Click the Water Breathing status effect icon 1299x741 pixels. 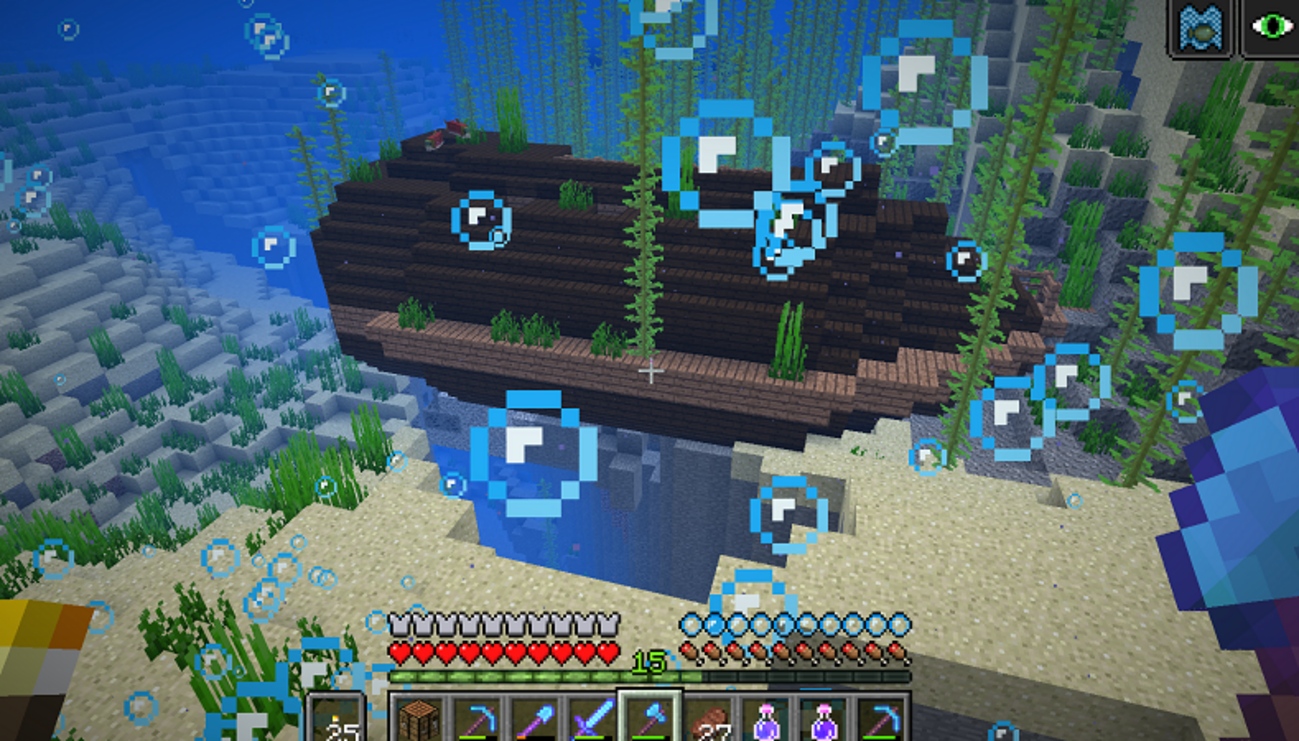[1201, 28]
